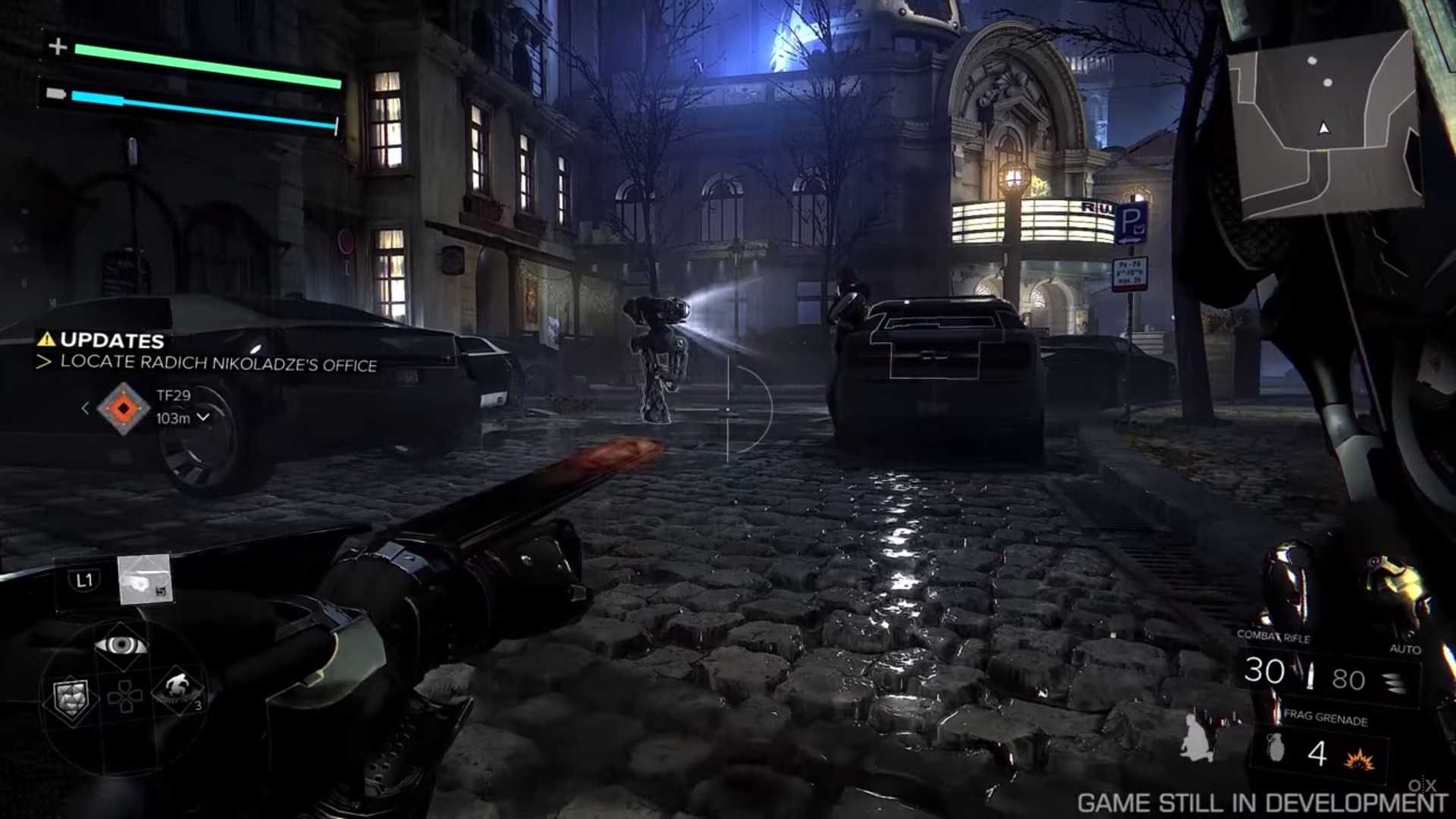The width and height of the screenshot is (1456, 819).
Task: Select the eye vision augmentation icon
Action: click(122, 645)
